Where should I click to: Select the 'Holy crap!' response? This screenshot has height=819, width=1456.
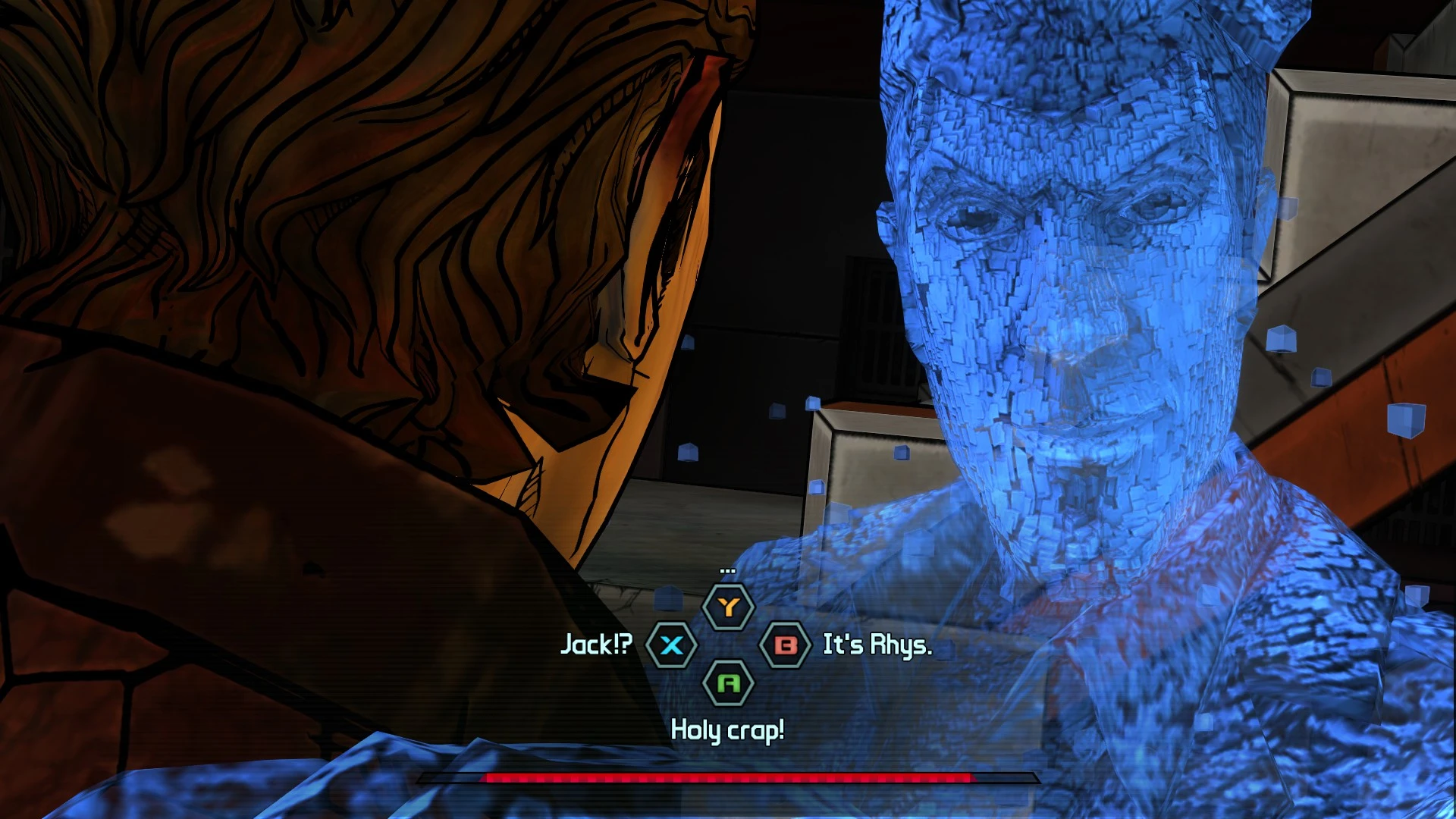[727, 730]
